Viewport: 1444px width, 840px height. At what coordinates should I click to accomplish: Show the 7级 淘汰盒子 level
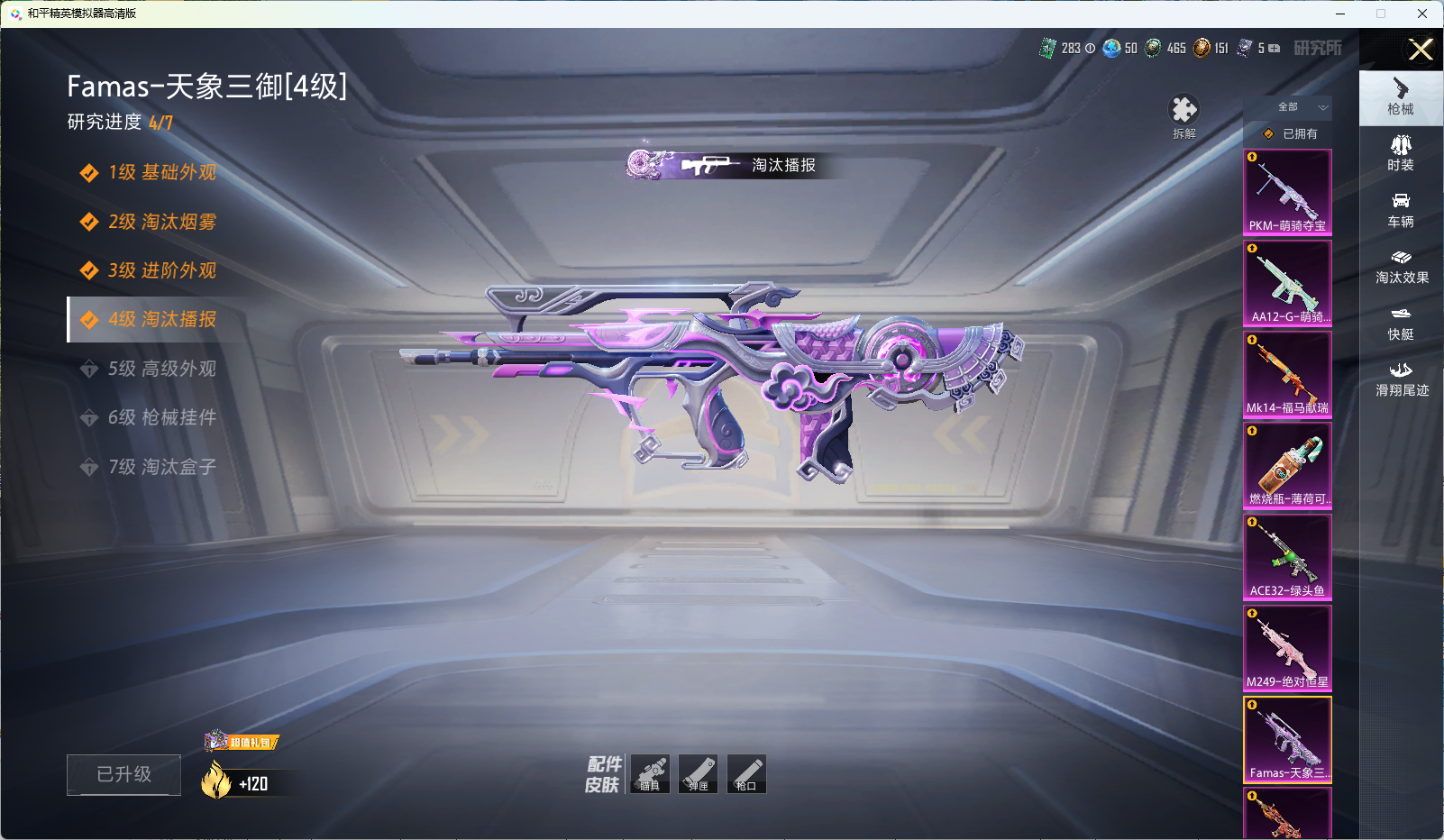click(x=161, y=467)
